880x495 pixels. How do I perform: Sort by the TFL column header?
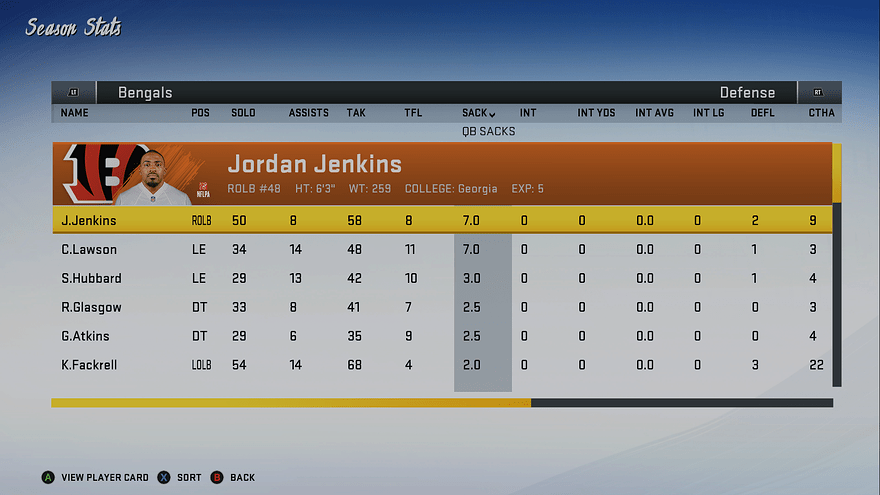click(413, 113)
